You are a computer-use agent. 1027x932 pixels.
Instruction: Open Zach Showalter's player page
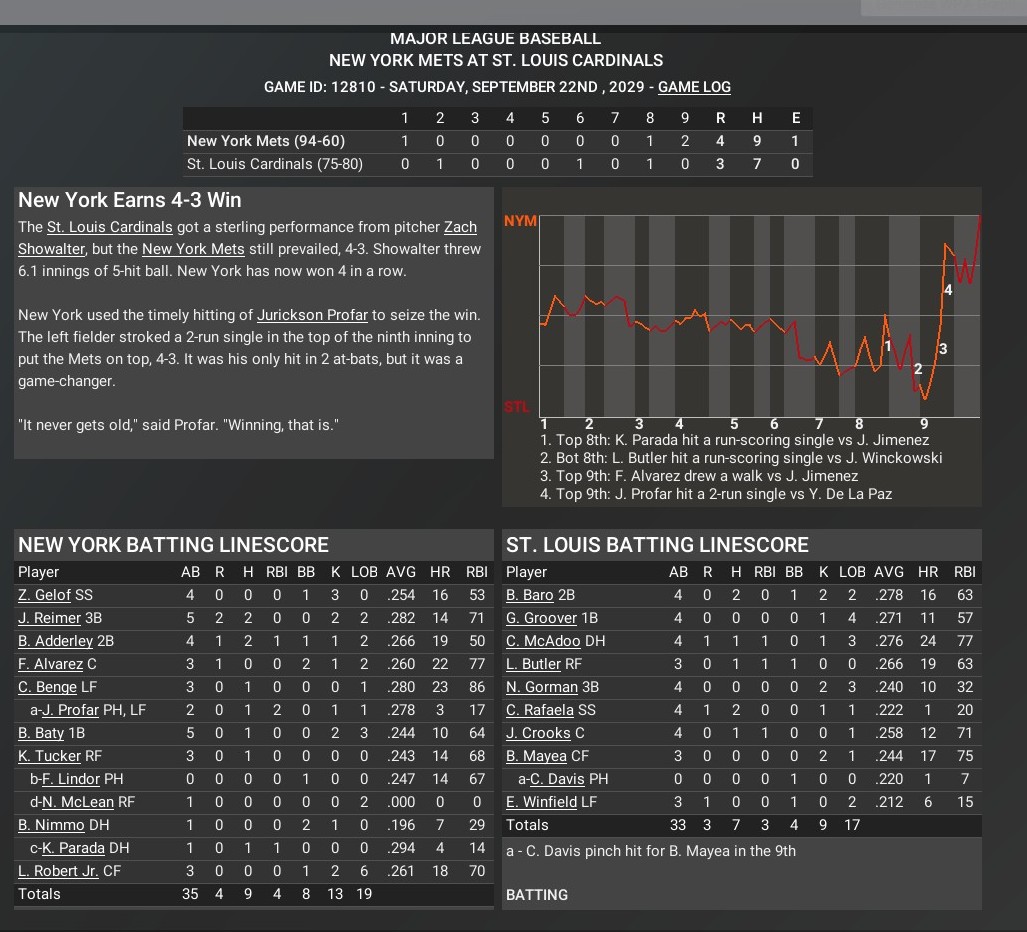[x=460, y=227]
